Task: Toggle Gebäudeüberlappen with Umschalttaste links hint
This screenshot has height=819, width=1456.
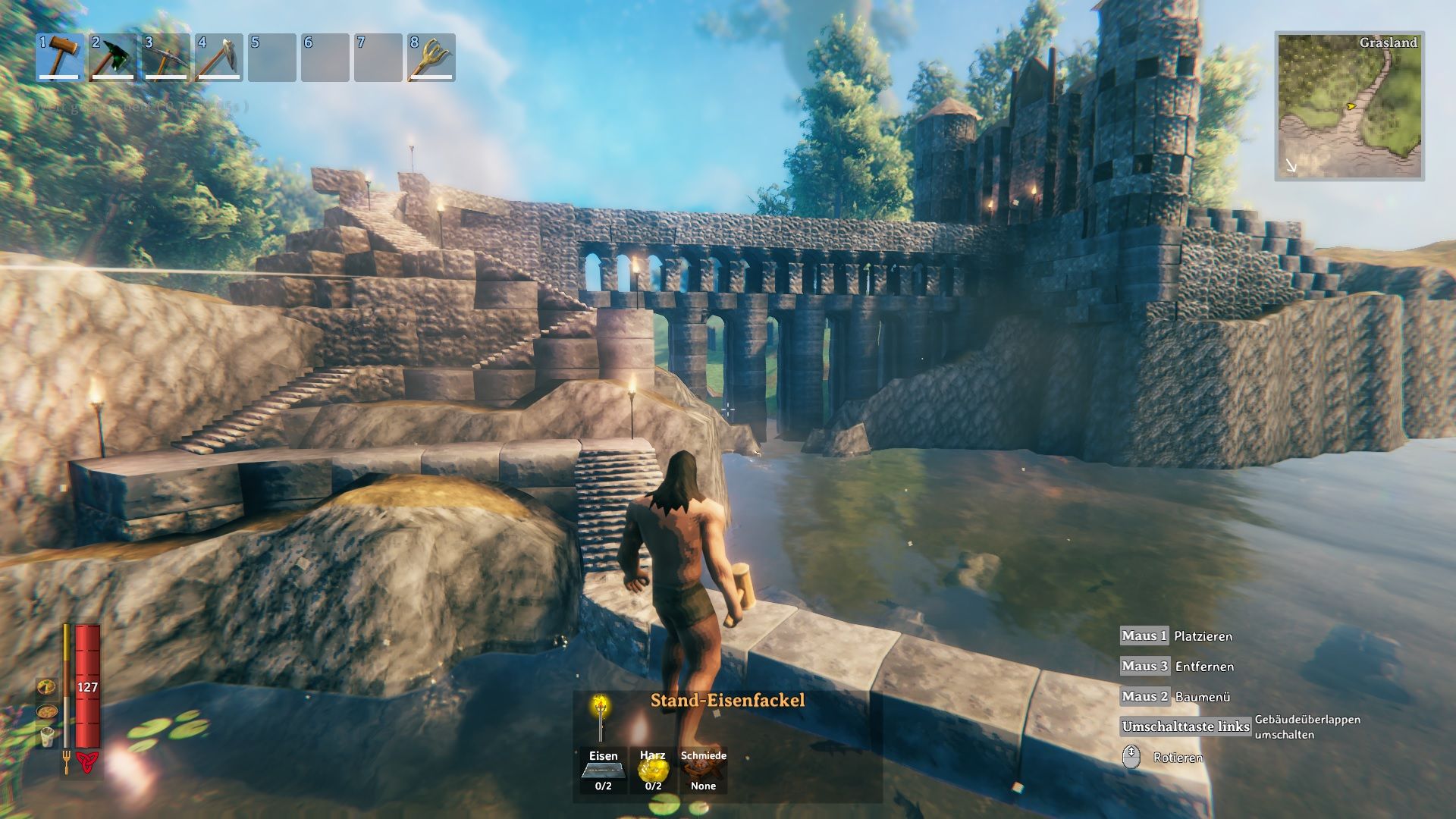Action: pos(1185,726)
